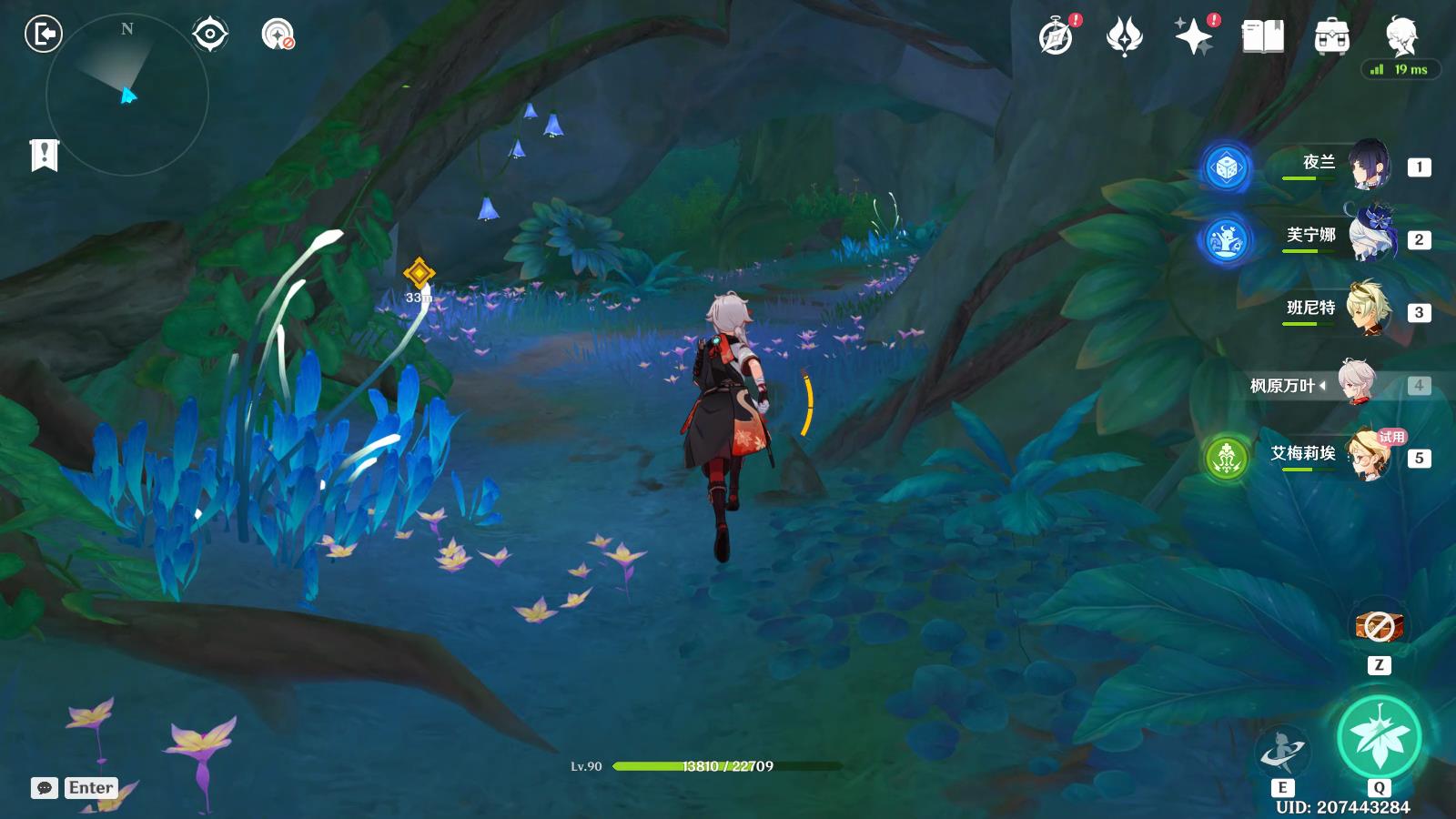
Task: Use the disabled gadget slot
Action: [1379, 626]
